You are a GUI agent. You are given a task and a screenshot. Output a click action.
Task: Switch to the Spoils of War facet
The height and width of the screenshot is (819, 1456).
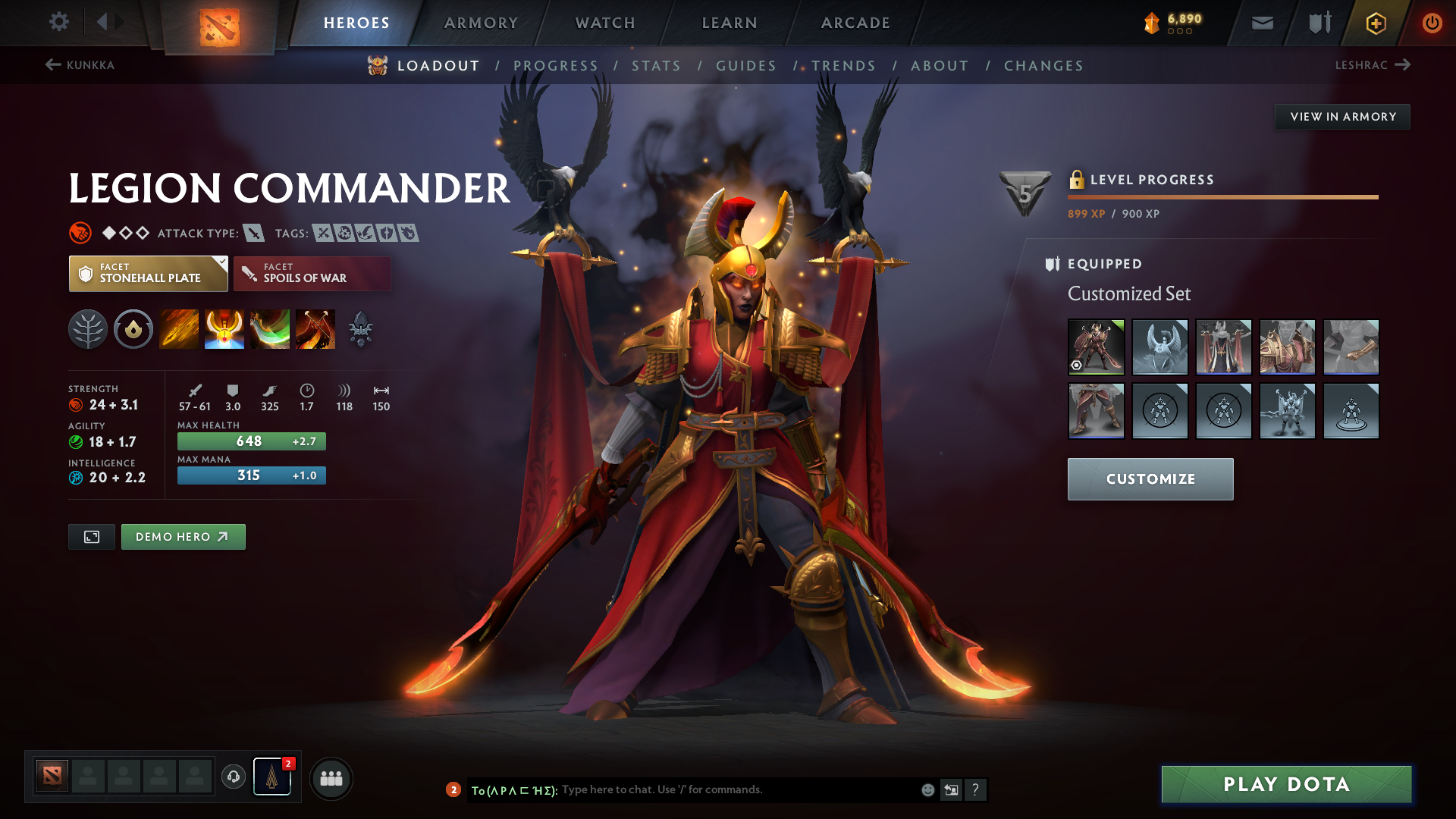tap(312, 273)
